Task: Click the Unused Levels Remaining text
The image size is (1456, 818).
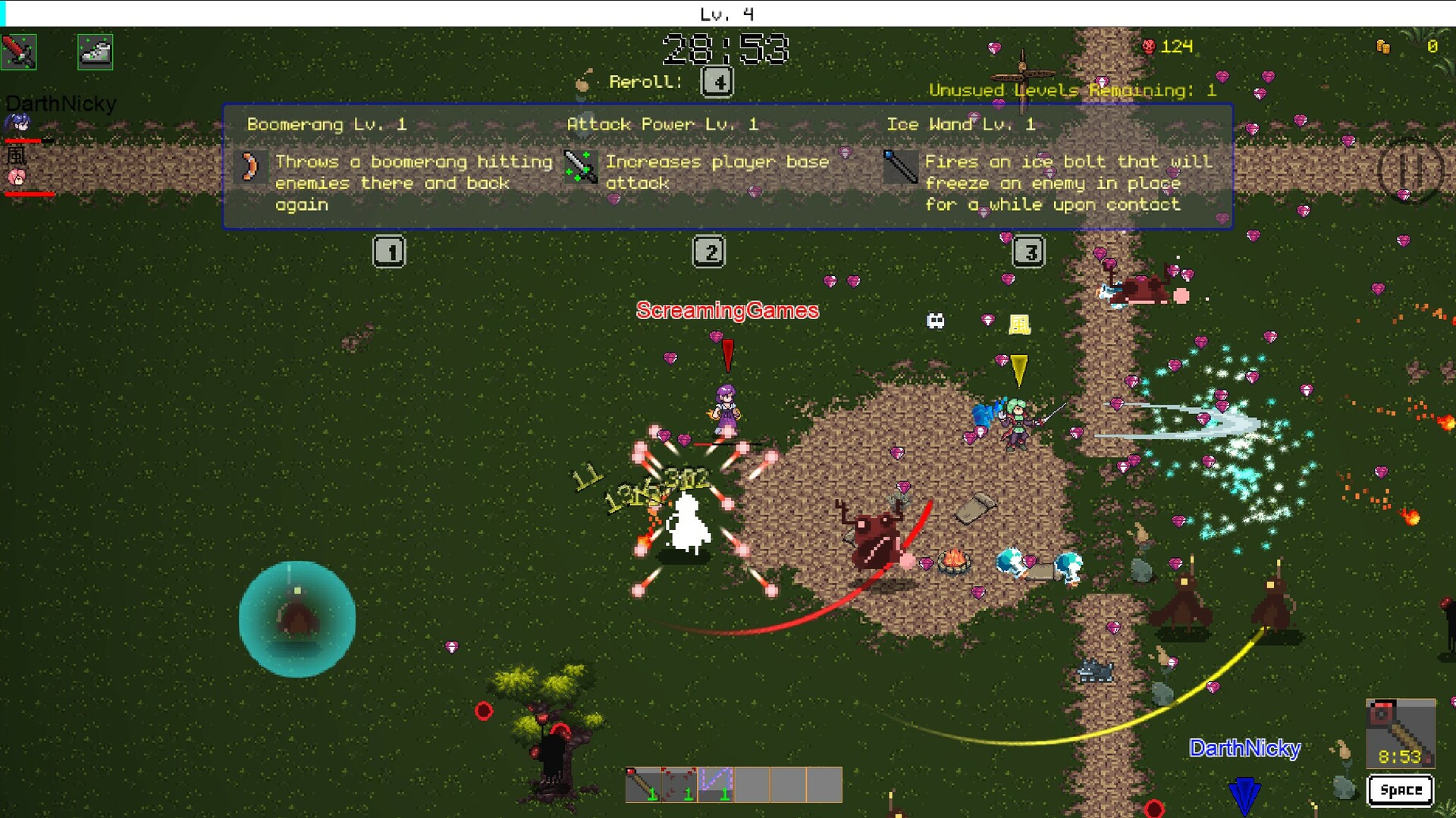Action: [1072, 89]
